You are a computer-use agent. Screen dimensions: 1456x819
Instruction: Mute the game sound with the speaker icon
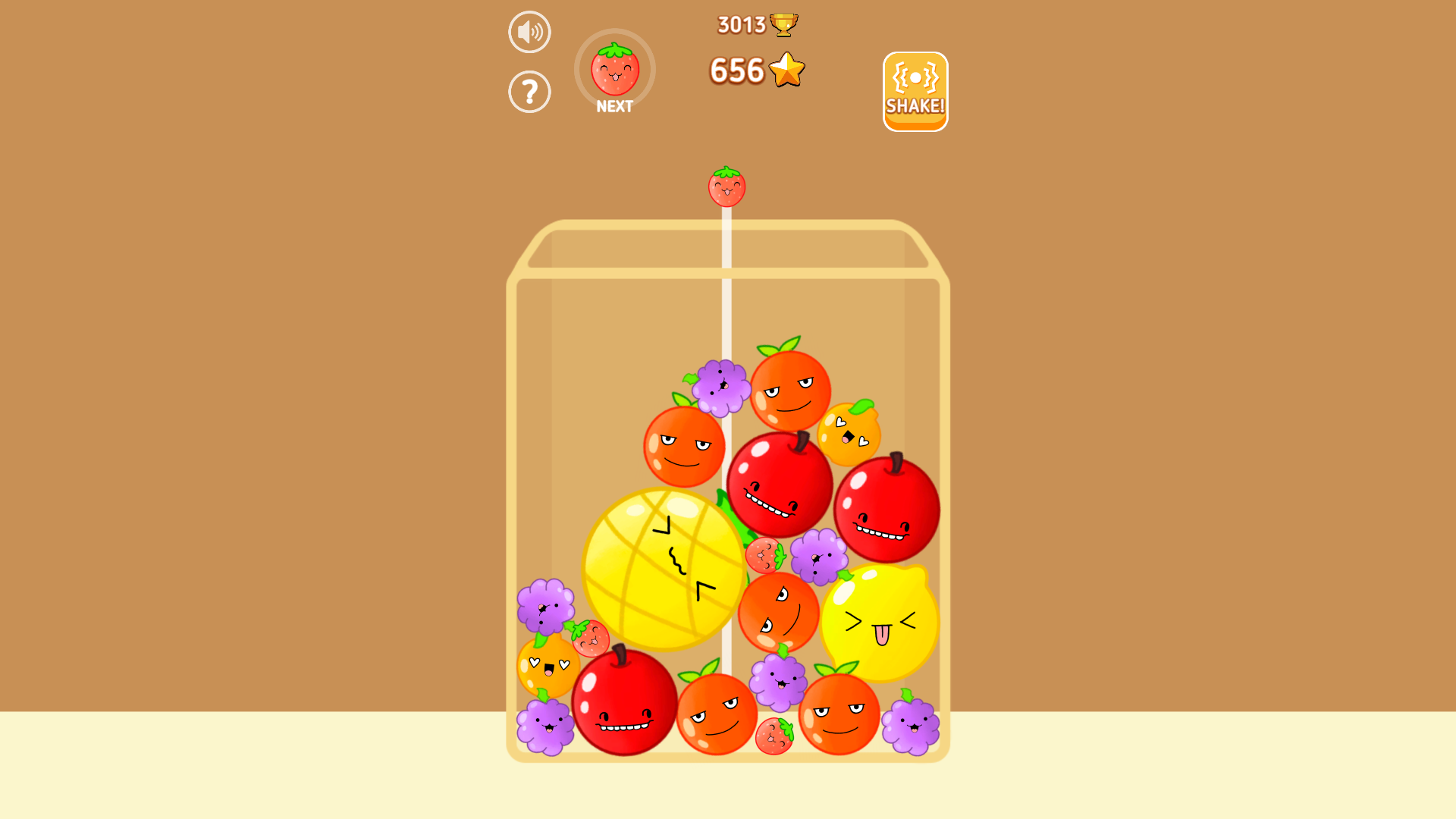click(x=529, y=31)
